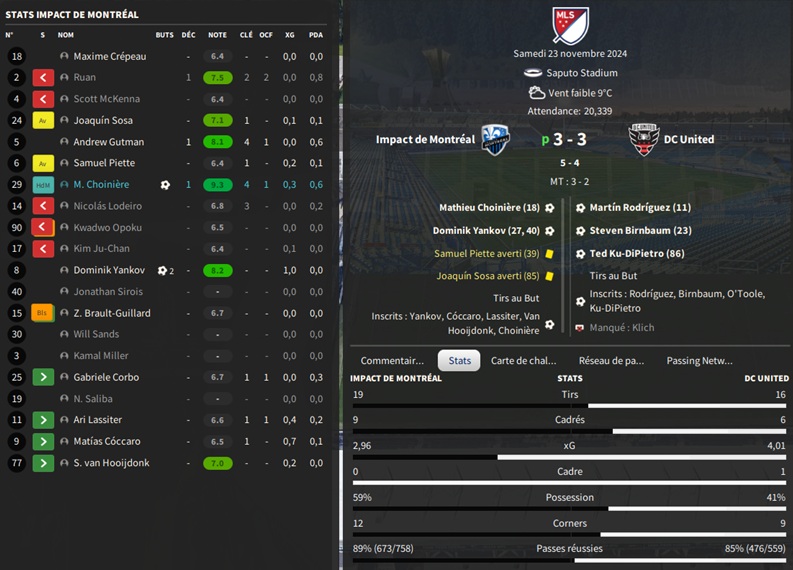
Task: Sort the list by BUTS column
Action: pyautogui.click(x=164, y=35)
